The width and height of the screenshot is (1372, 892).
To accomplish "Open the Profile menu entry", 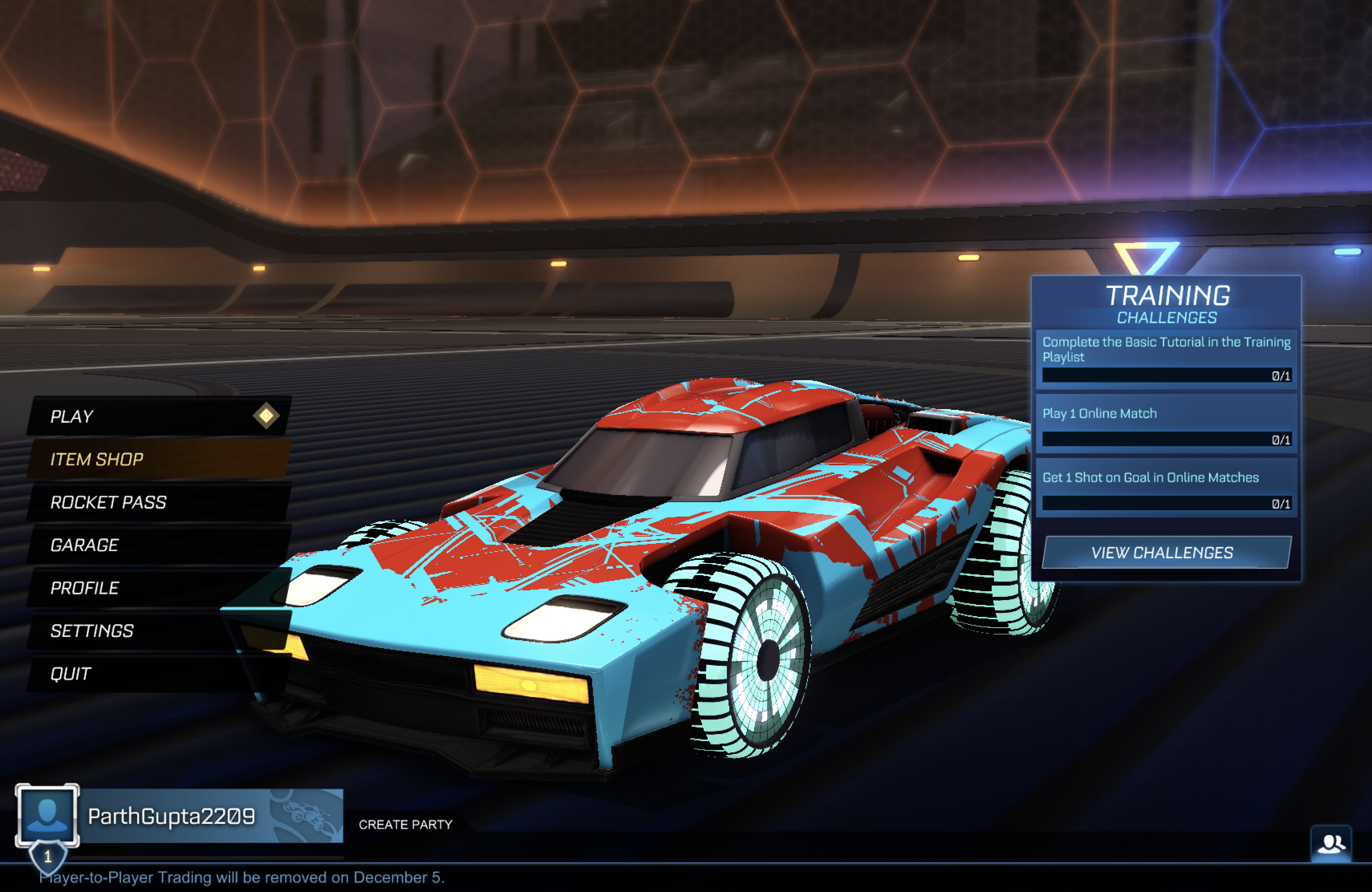I will pos(156,588).
